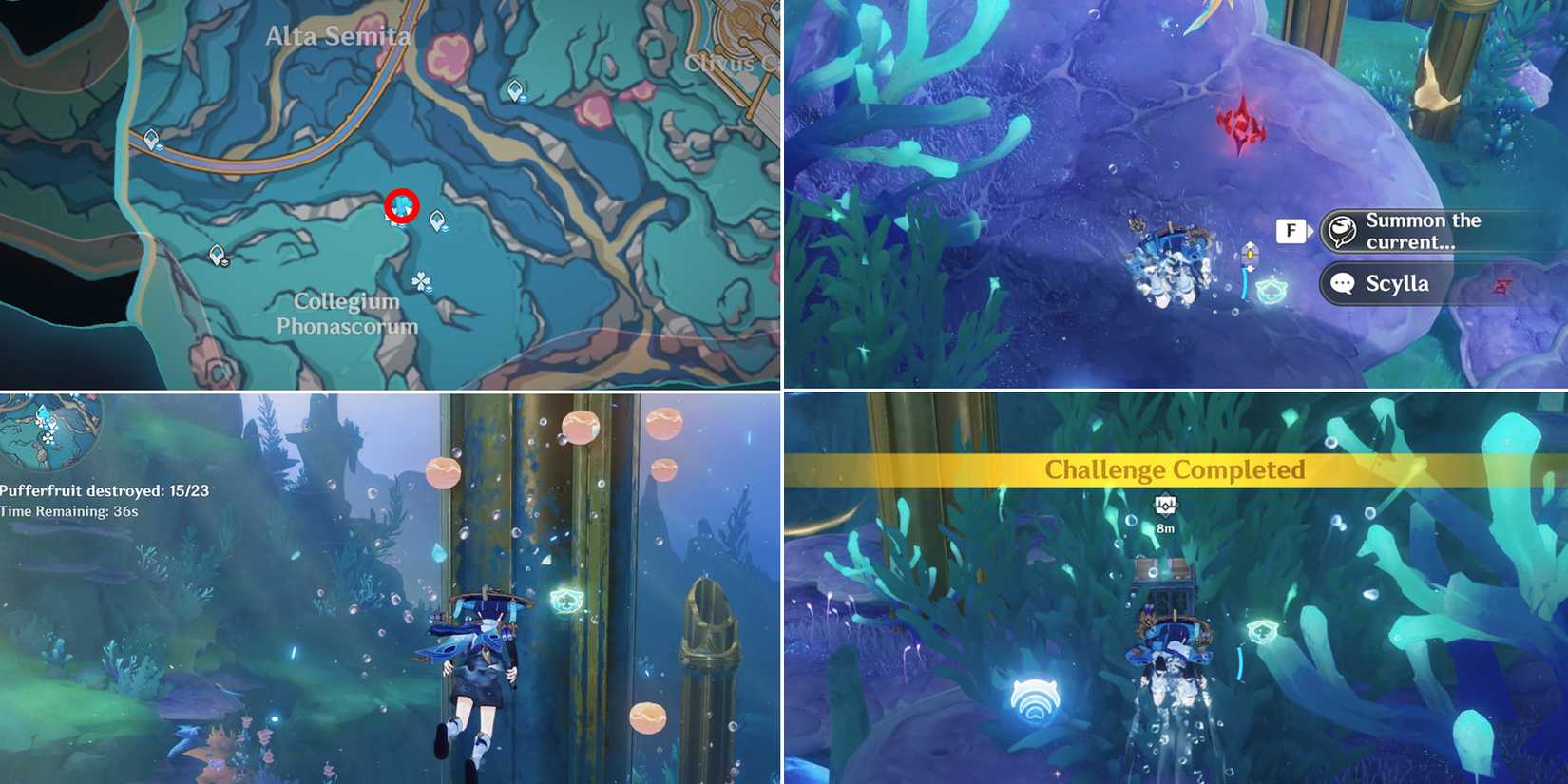The image size is (1568, 784).
Task: Click the Challenge Completed banner
Action: tap(1176, 469)
